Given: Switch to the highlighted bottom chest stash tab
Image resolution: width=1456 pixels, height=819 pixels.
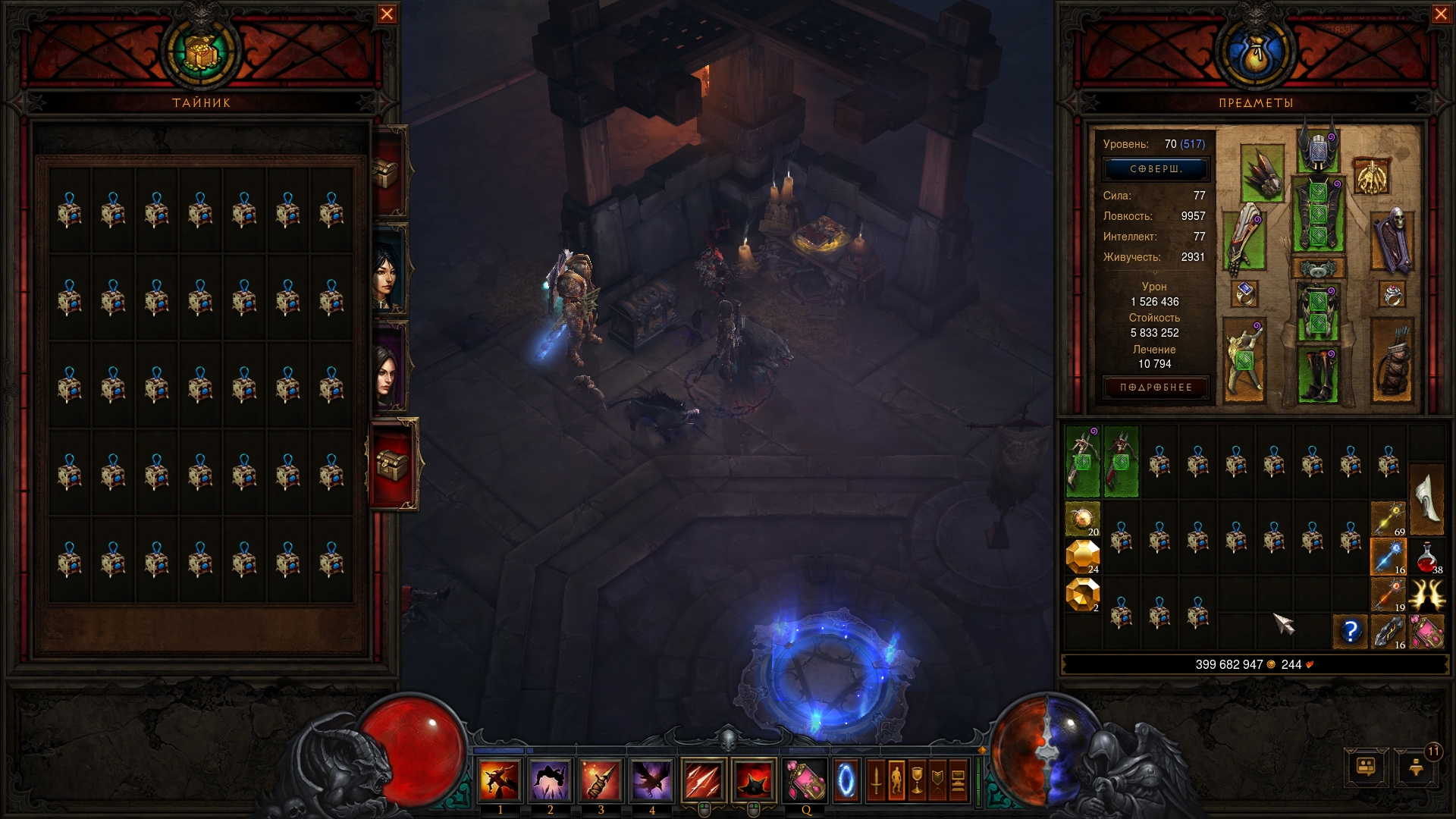Looking at the screenshot, I should point(393,463).
